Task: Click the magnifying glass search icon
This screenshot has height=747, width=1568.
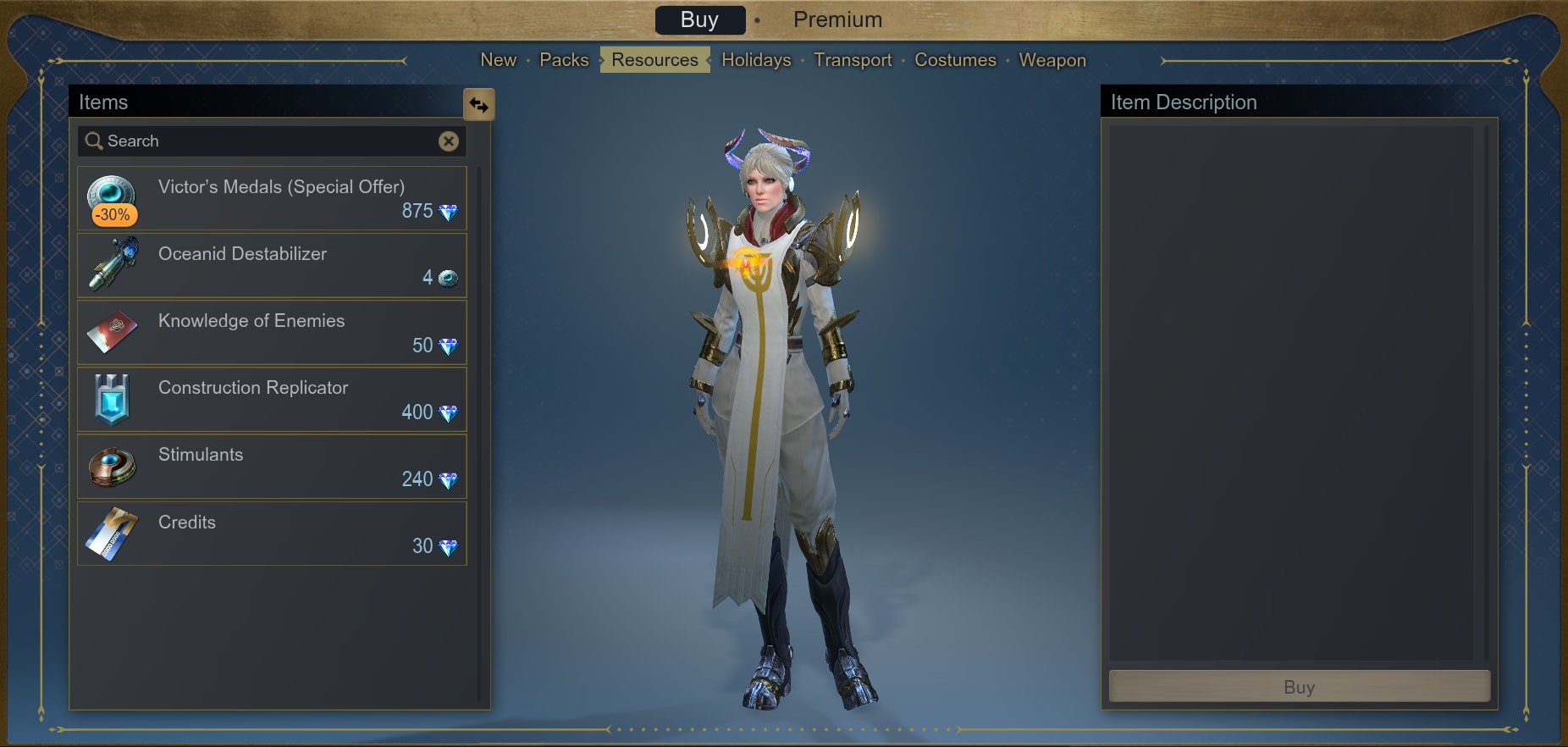Action: pyautogui.click(x=94, y=141)
